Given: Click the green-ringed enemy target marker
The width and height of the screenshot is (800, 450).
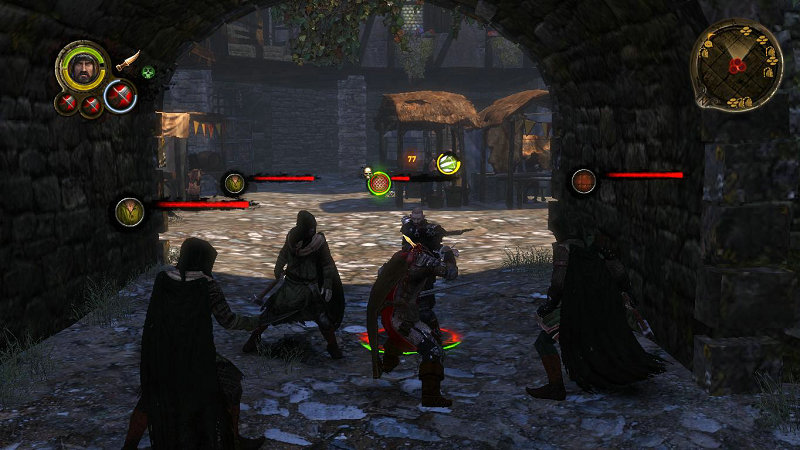Looking at the screenshot, I should [379, 182].
